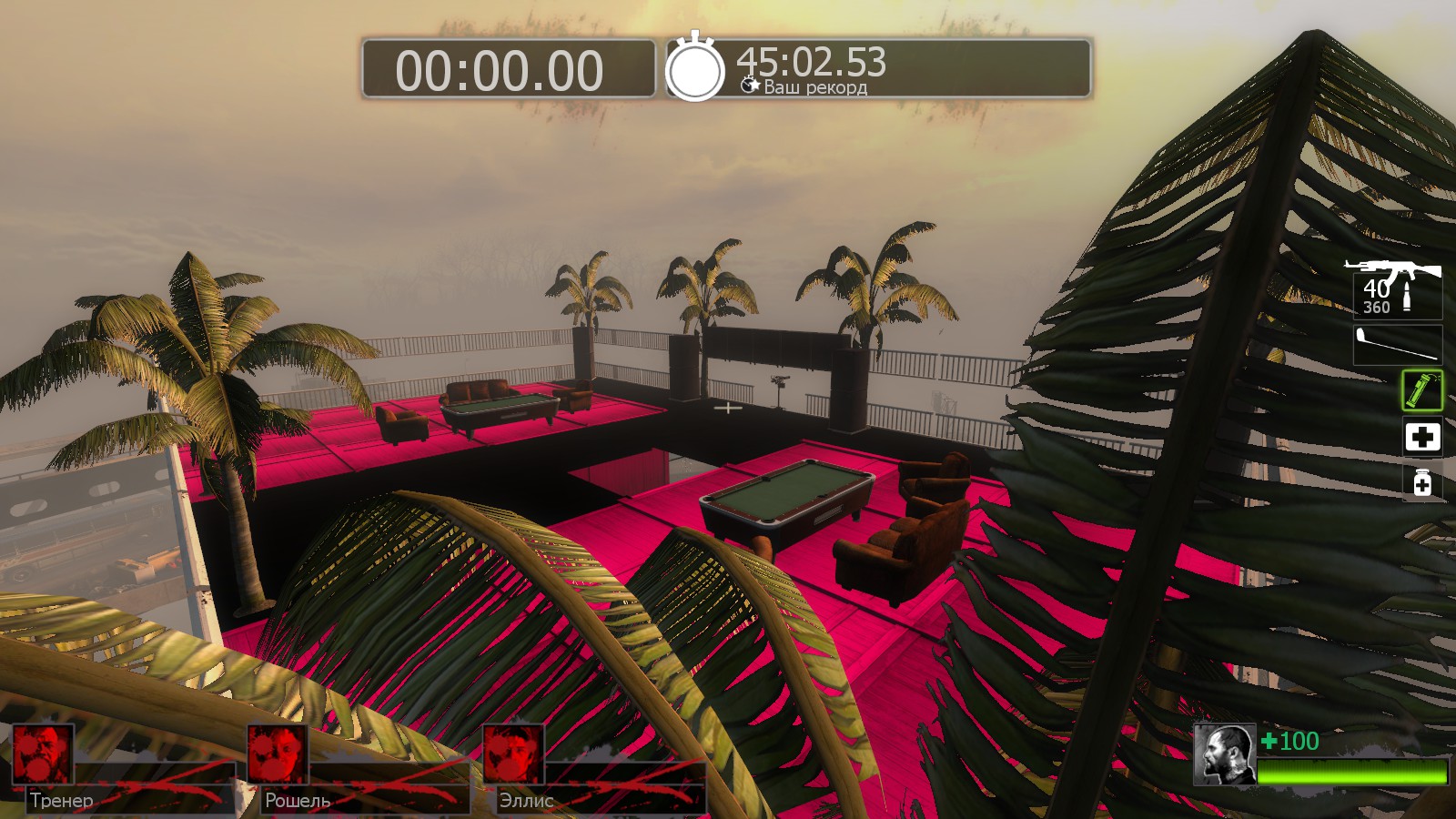Select the first aid kit slot
Screen dimensions: 1456x819
pos(1421,437)
